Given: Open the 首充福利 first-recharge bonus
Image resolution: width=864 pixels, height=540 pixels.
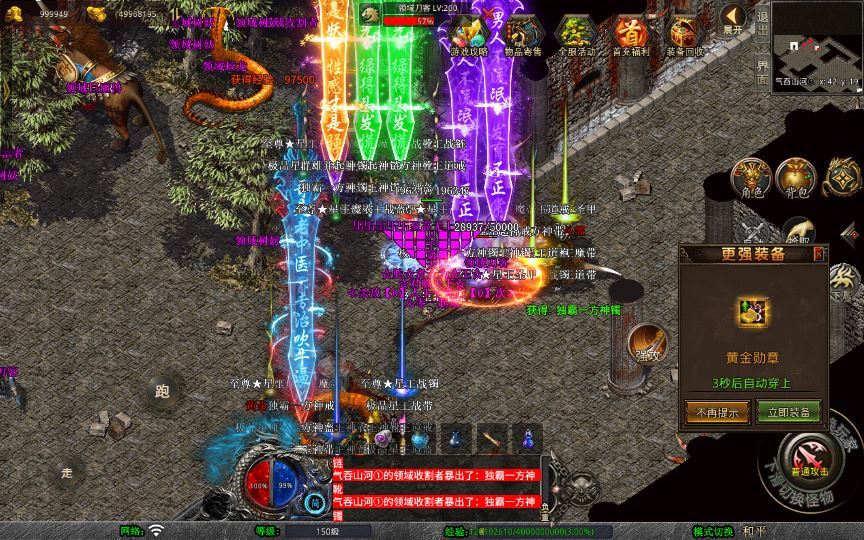Looking at the screenshot, I should 629,34.
